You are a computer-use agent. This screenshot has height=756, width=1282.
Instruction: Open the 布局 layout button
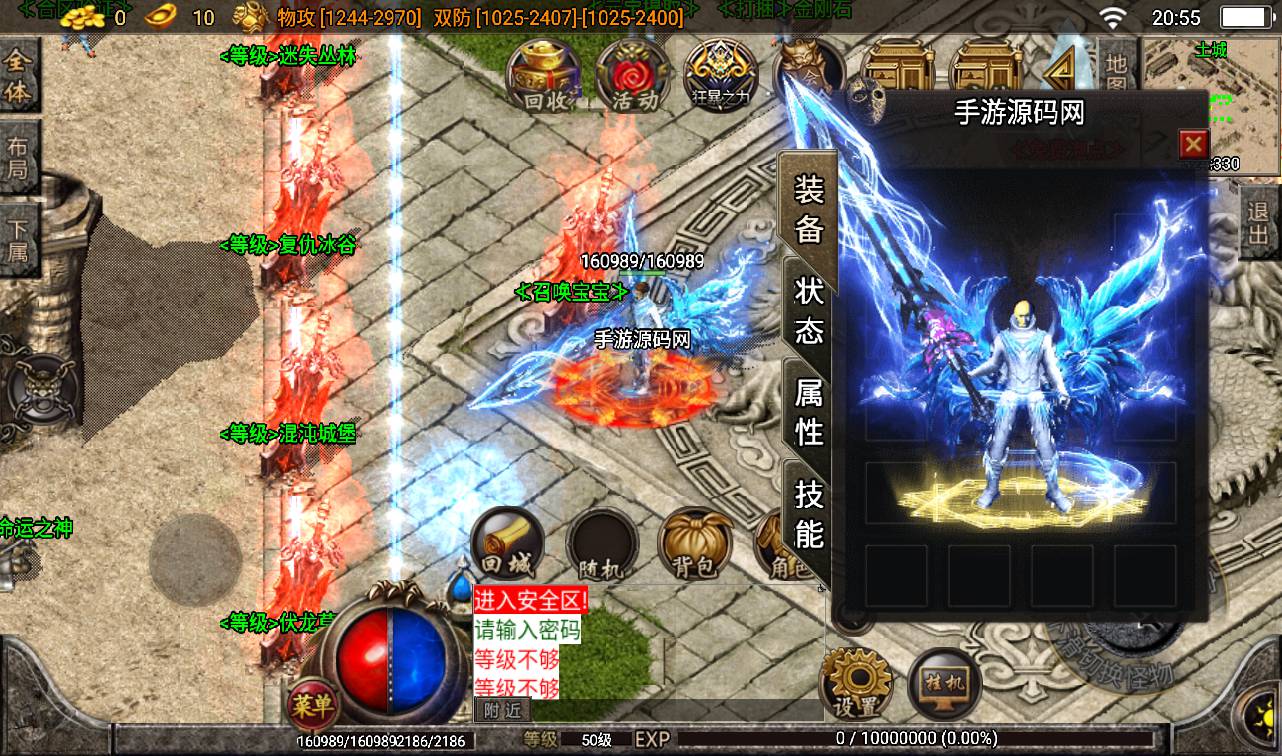click(18, 160)
